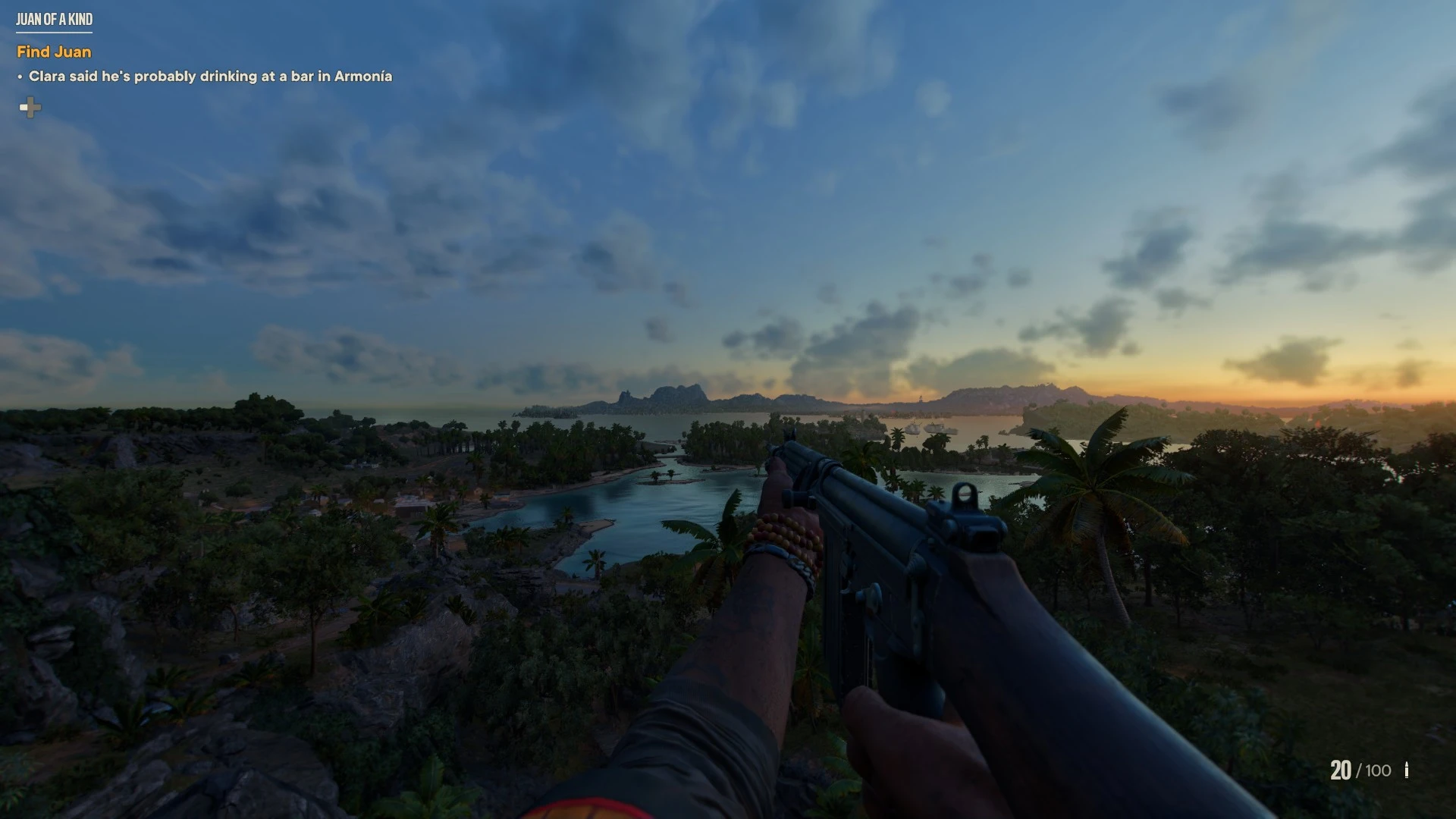Click the hint about drinking at Armonía bar

[x=210, y=77]
